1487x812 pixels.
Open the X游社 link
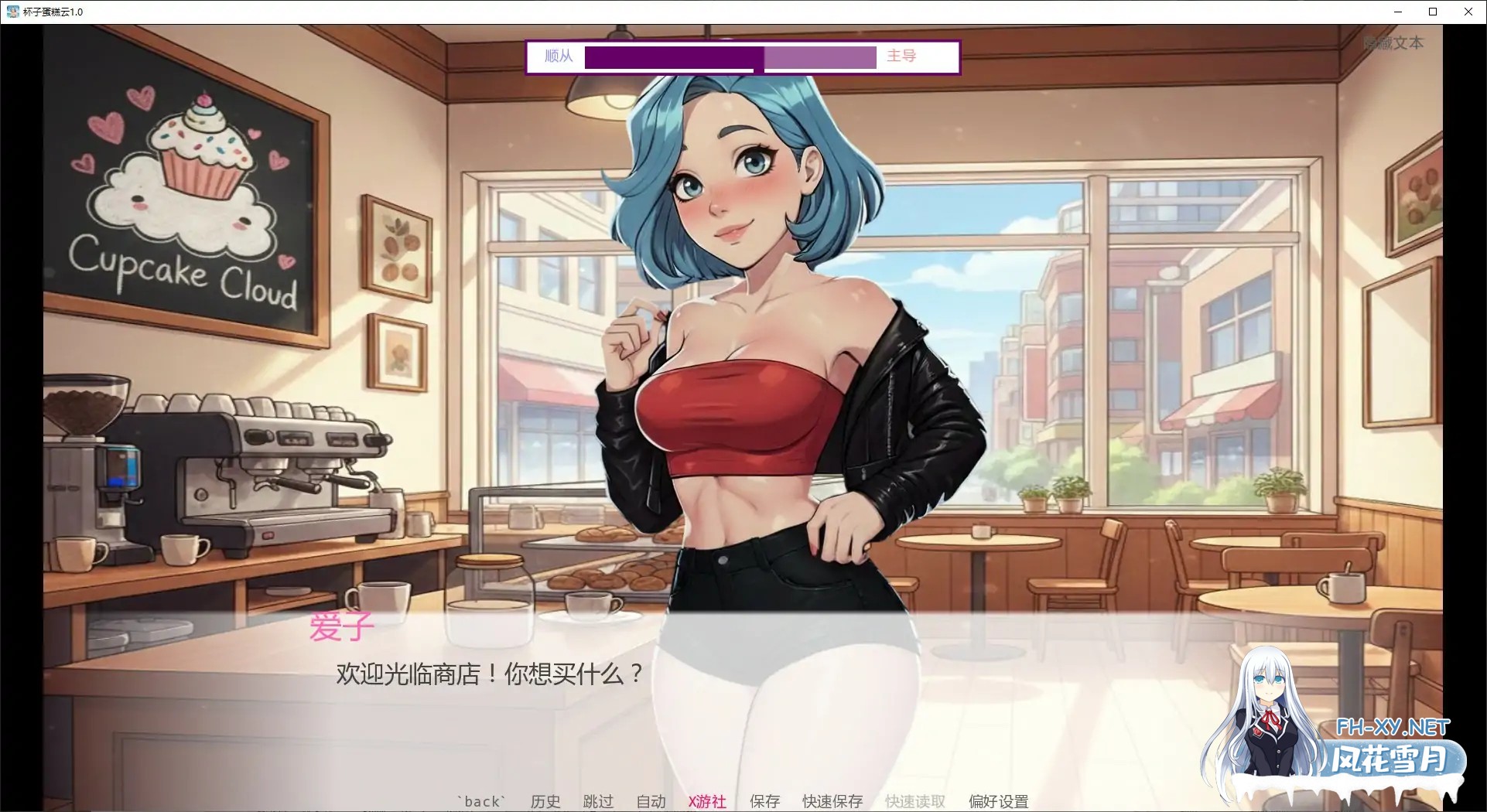click(x=706, y=801)
